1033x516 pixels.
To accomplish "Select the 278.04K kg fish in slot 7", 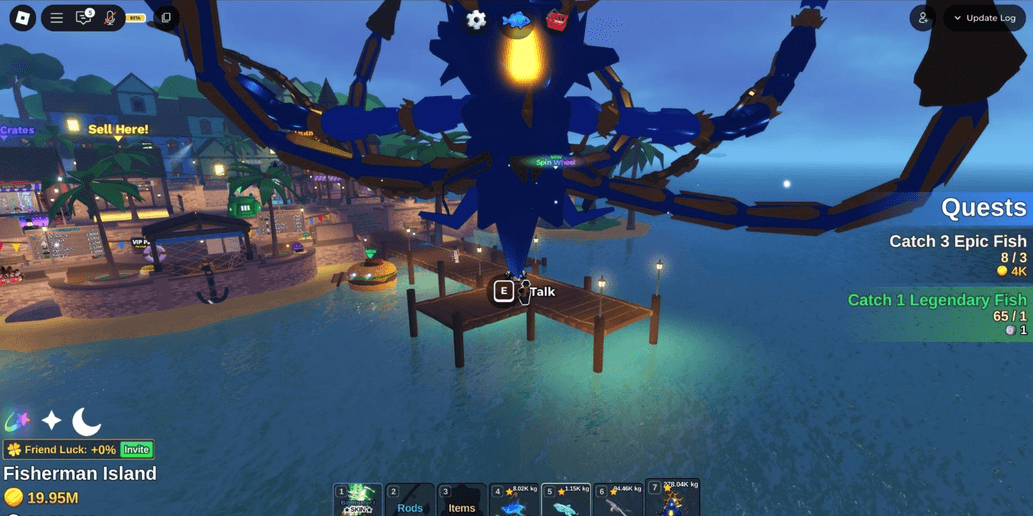I will [x=672, y=498].
